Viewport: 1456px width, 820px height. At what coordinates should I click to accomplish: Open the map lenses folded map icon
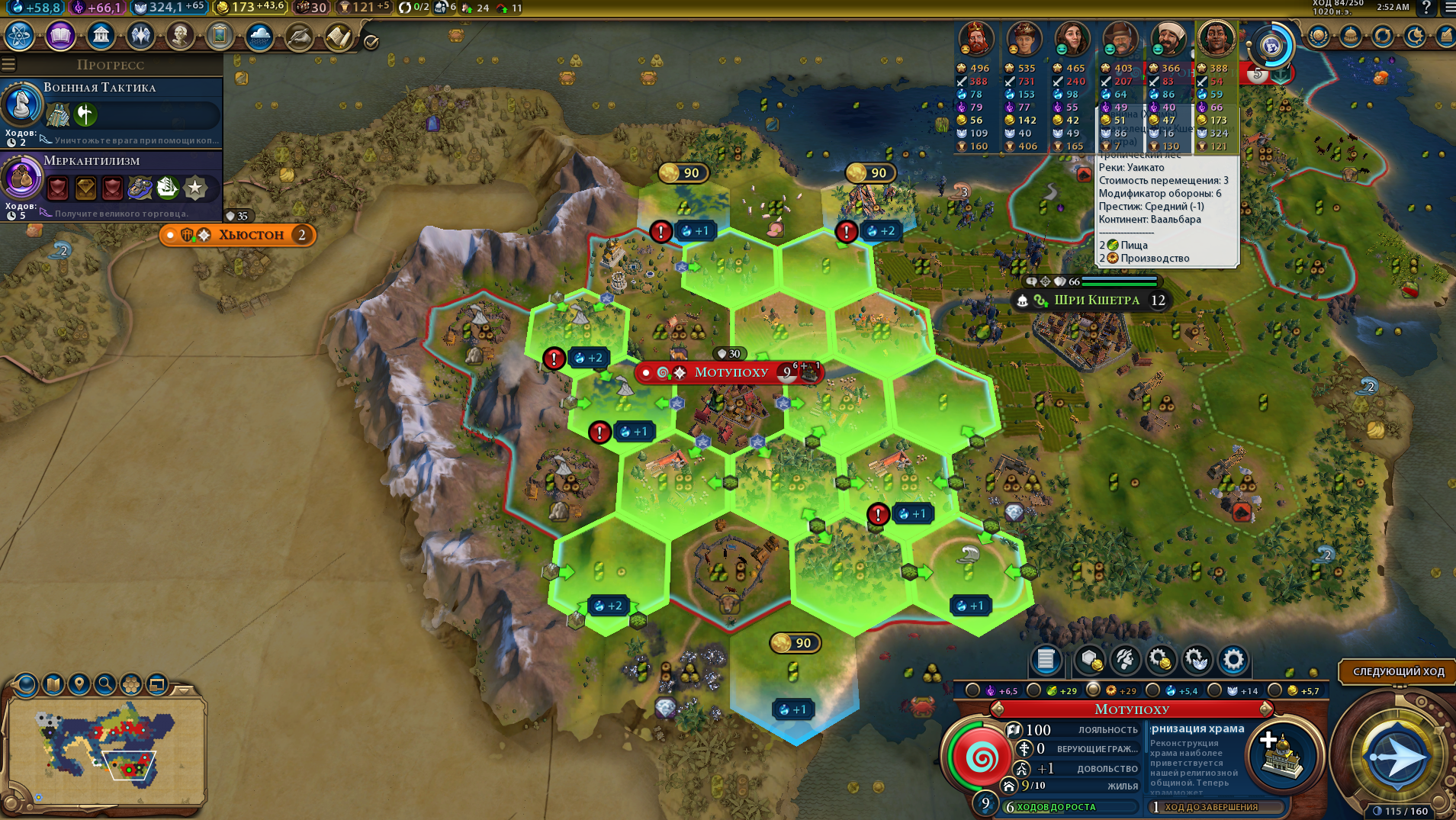point(53,684)
